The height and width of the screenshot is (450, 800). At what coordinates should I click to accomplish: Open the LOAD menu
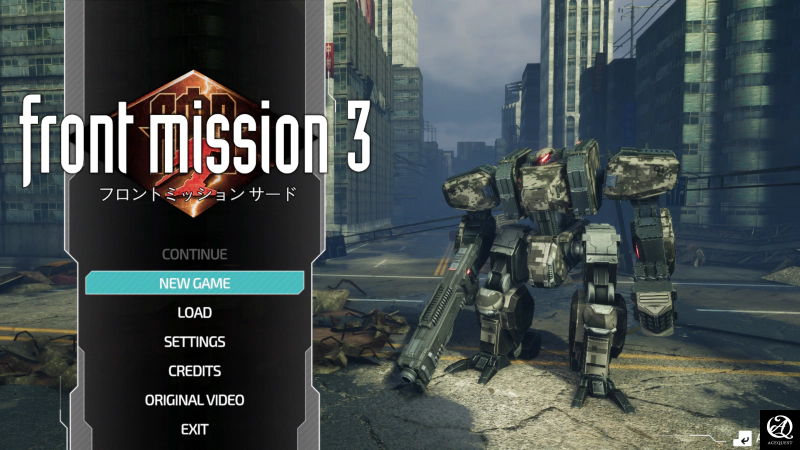point(194,312)
